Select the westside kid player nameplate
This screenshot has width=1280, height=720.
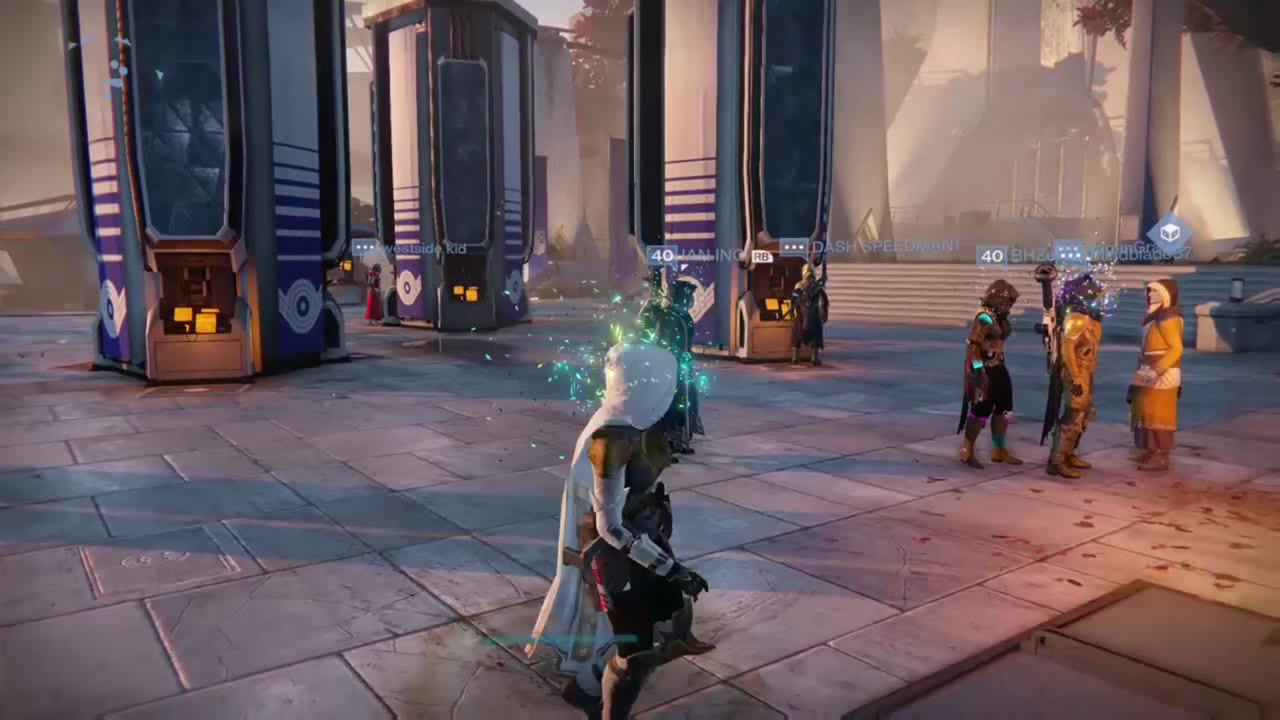(411, 248)
